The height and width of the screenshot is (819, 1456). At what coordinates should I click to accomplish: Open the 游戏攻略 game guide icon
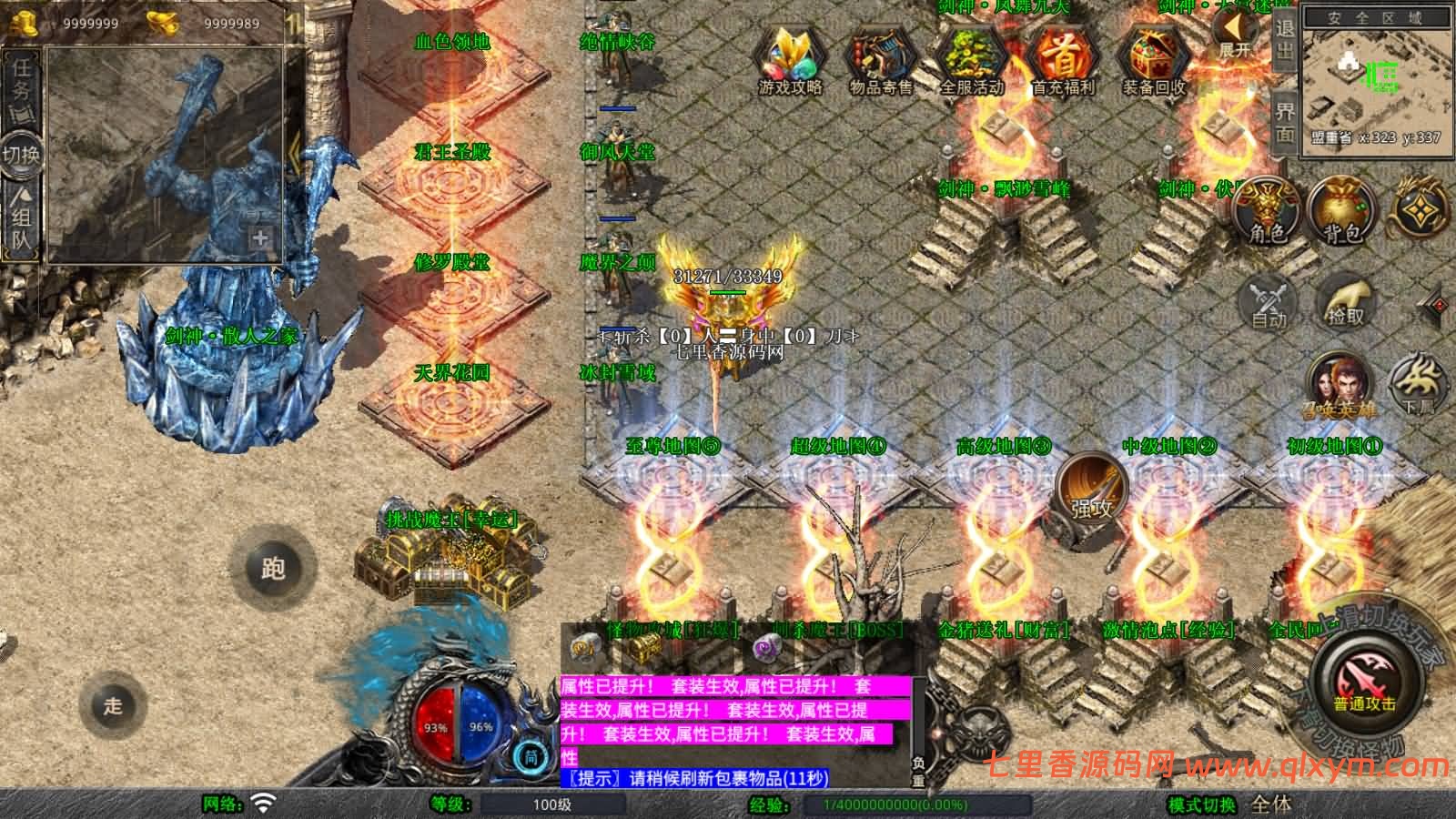790,55
